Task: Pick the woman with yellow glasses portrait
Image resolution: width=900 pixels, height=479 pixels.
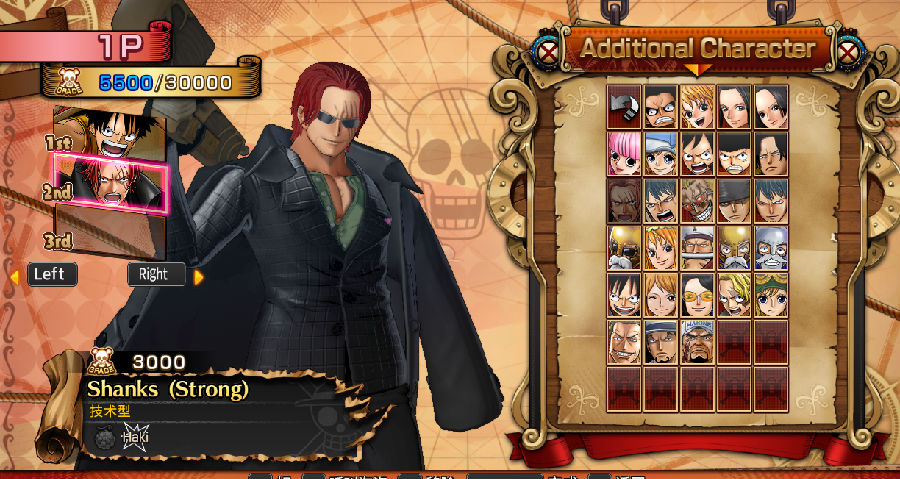Action: [698, 294]
